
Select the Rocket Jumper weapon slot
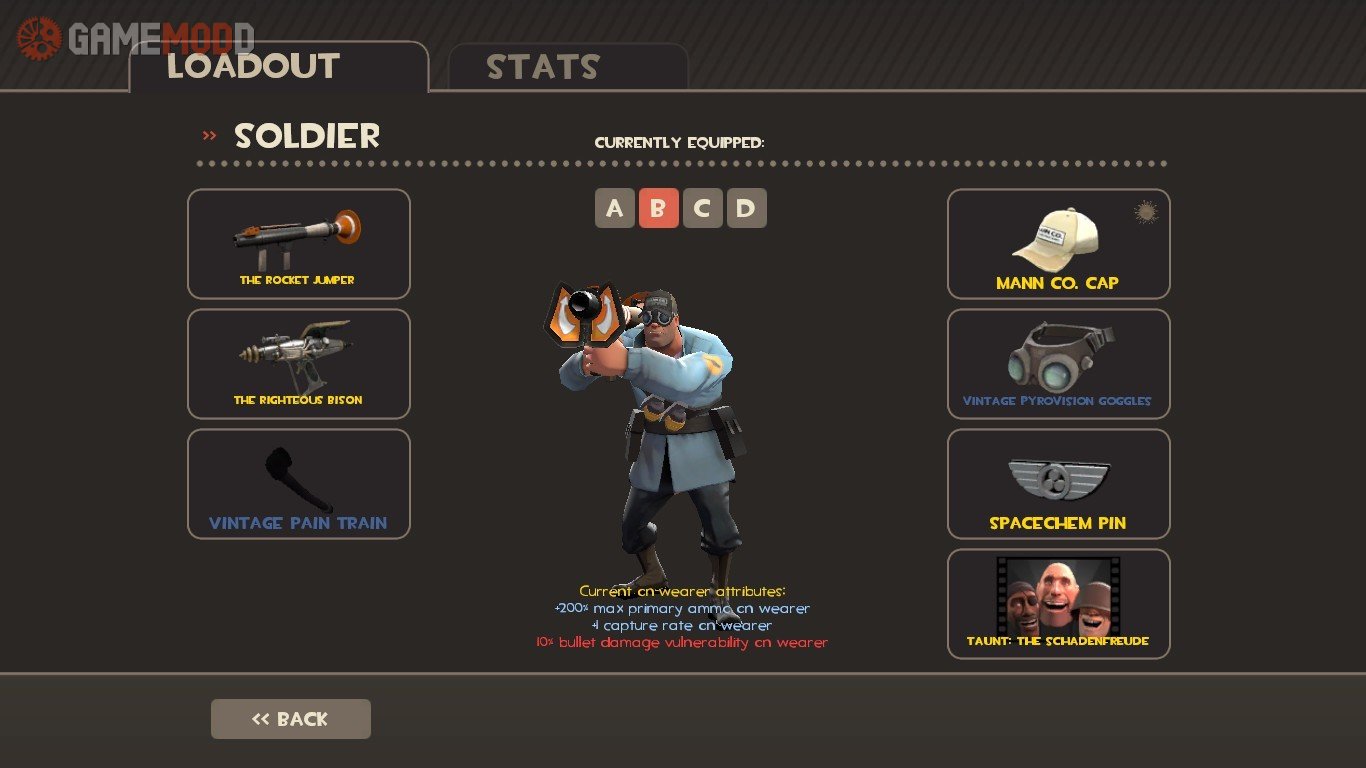(x=298, y=243)
